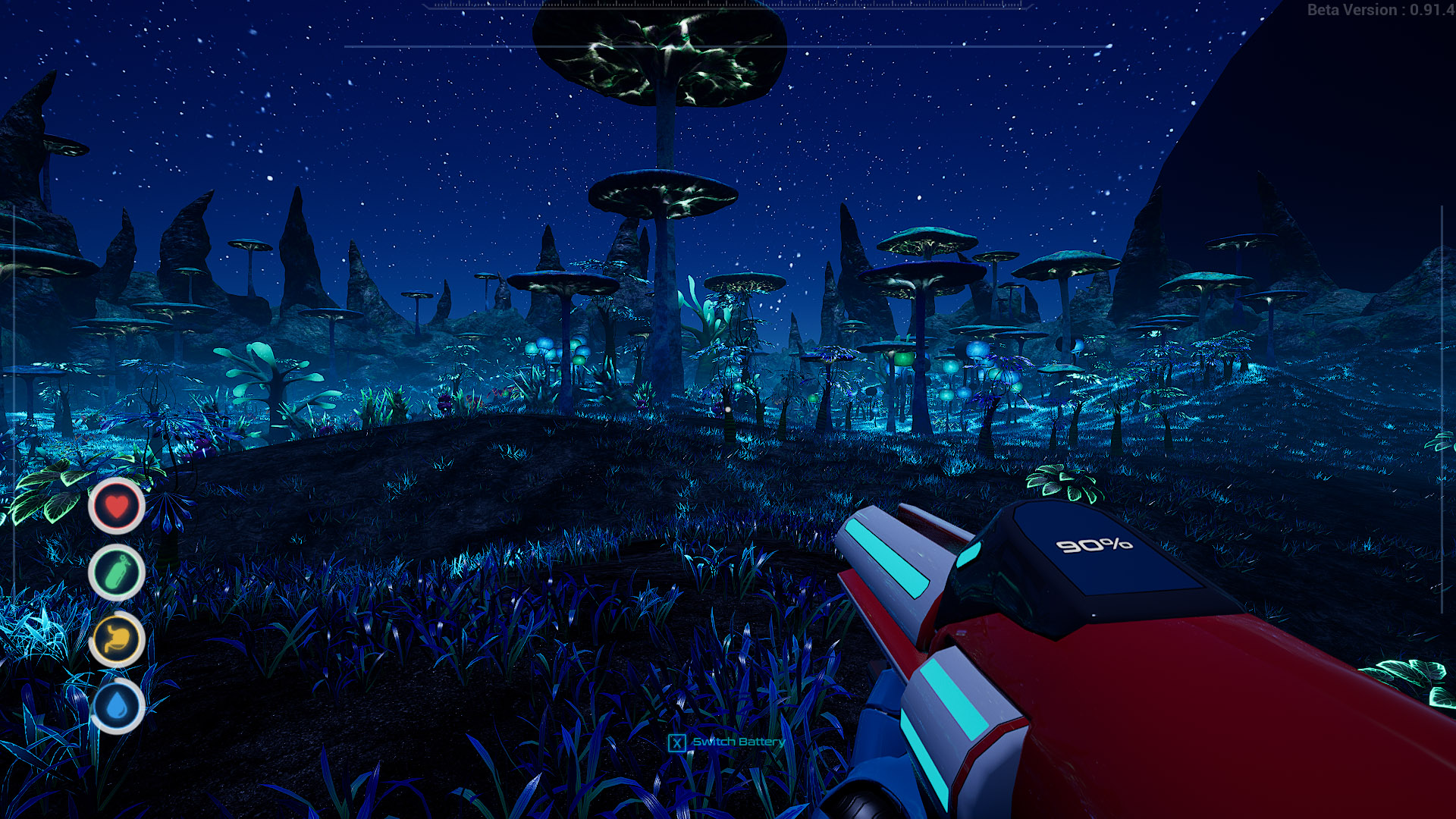Screen dimensions: 1456x819
Task: Click the X key icon beside Switch Battery
Action: click(x=676, y=742)
